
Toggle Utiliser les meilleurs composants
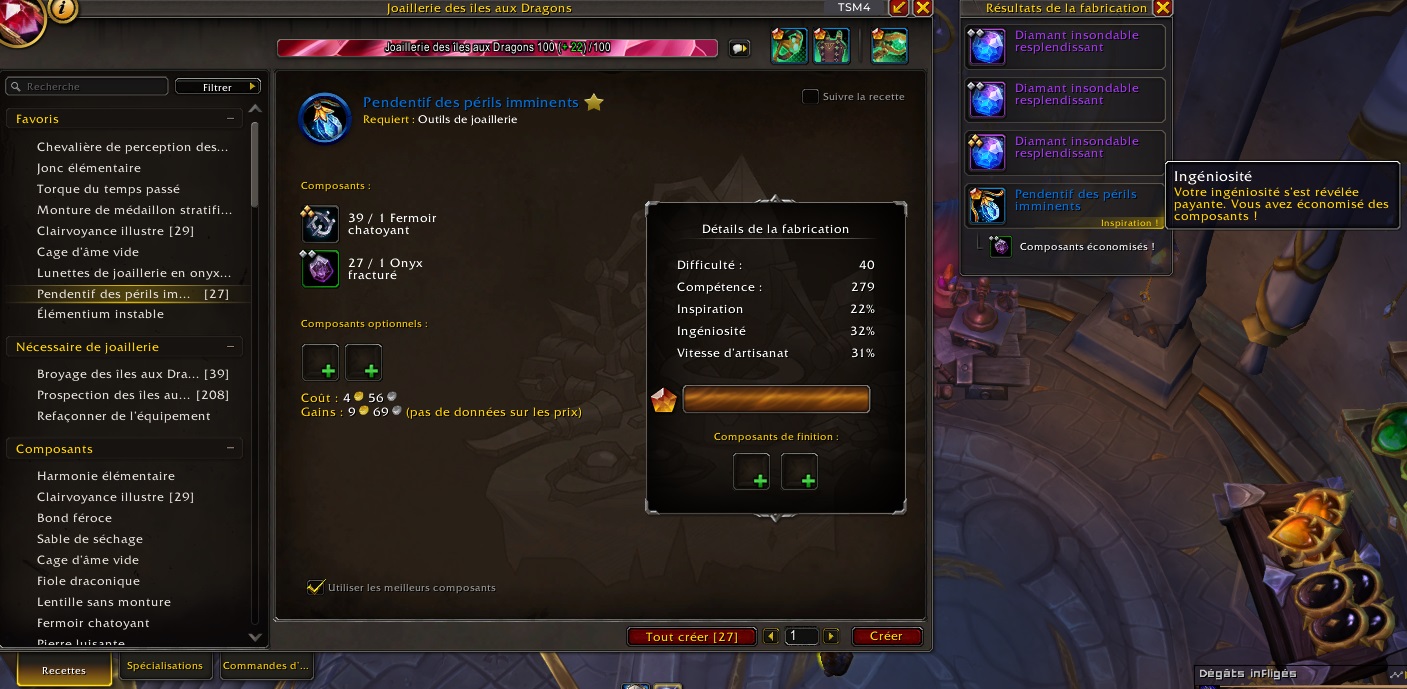[317, 587]
